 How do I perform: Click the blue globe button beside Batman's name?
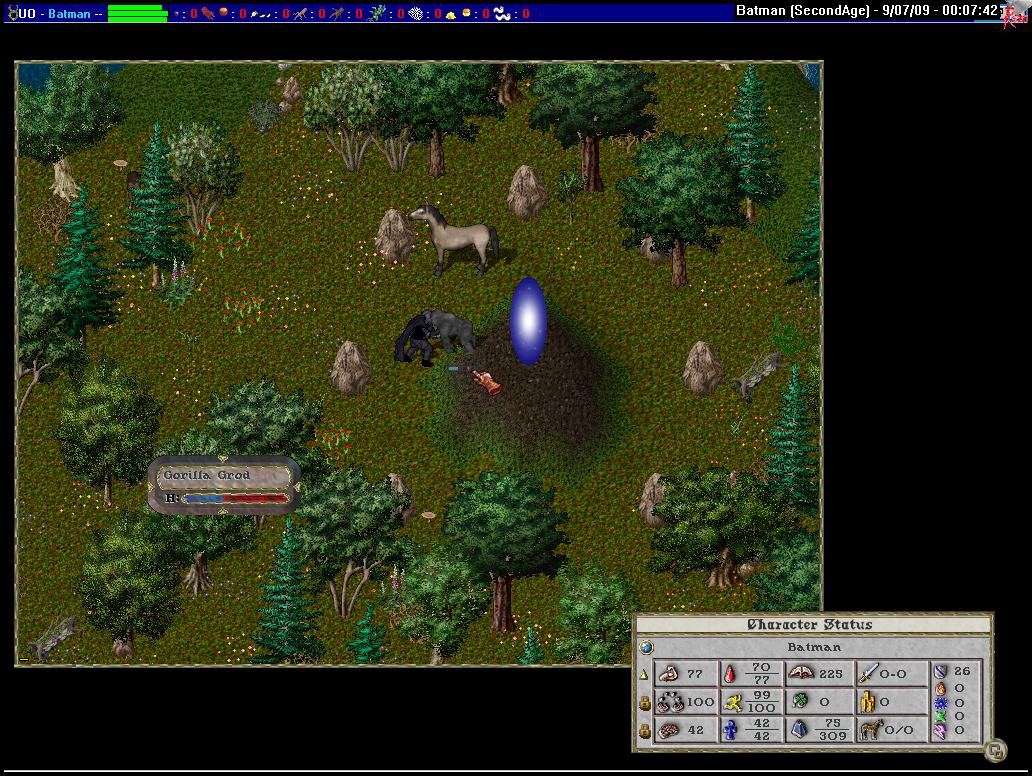(x=646, y=647)
